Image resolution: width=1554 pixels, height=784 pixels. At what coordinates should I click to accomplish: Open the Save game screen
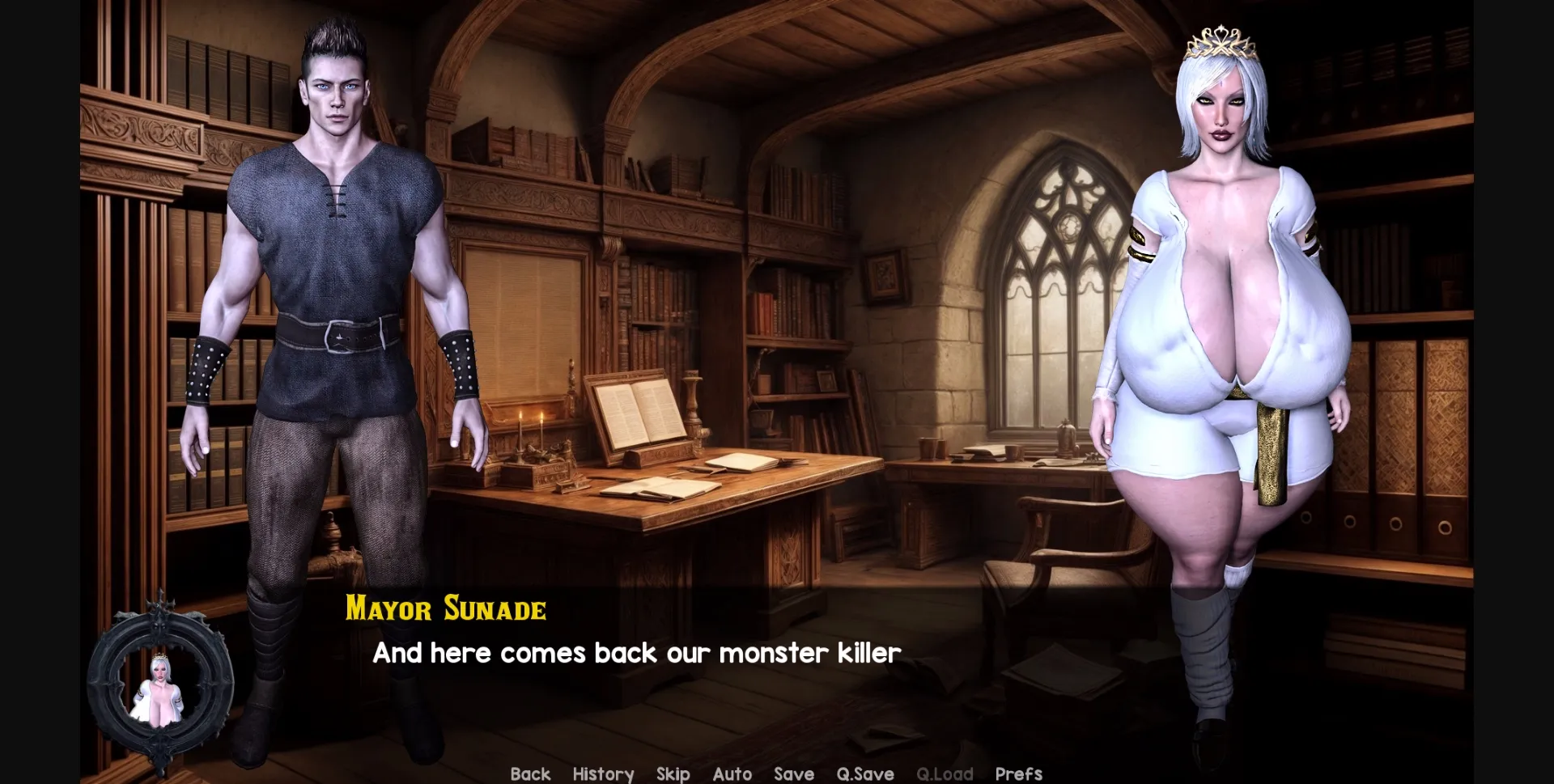coord(793,773)
